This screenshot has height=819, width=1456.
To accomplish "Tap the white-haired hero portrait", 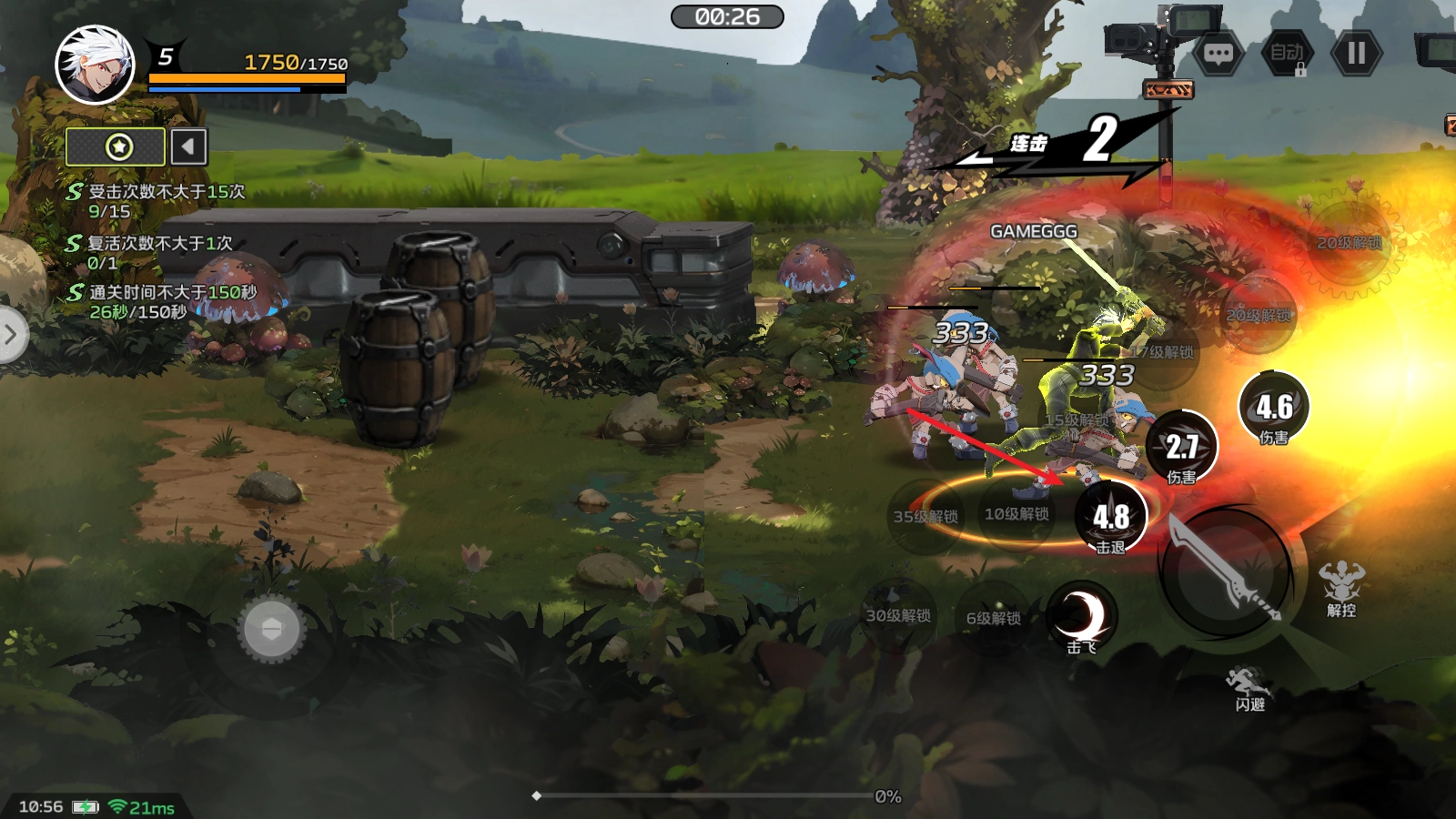I will coord(95,65).
